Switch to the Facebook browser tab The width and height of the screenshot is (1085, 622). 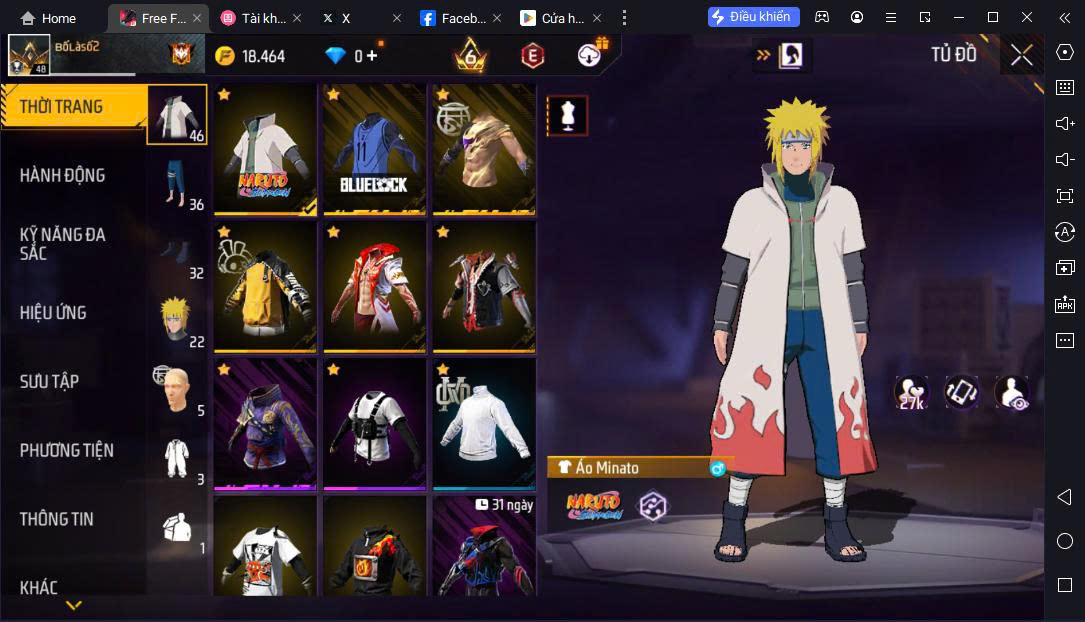[x=454, y=18]
